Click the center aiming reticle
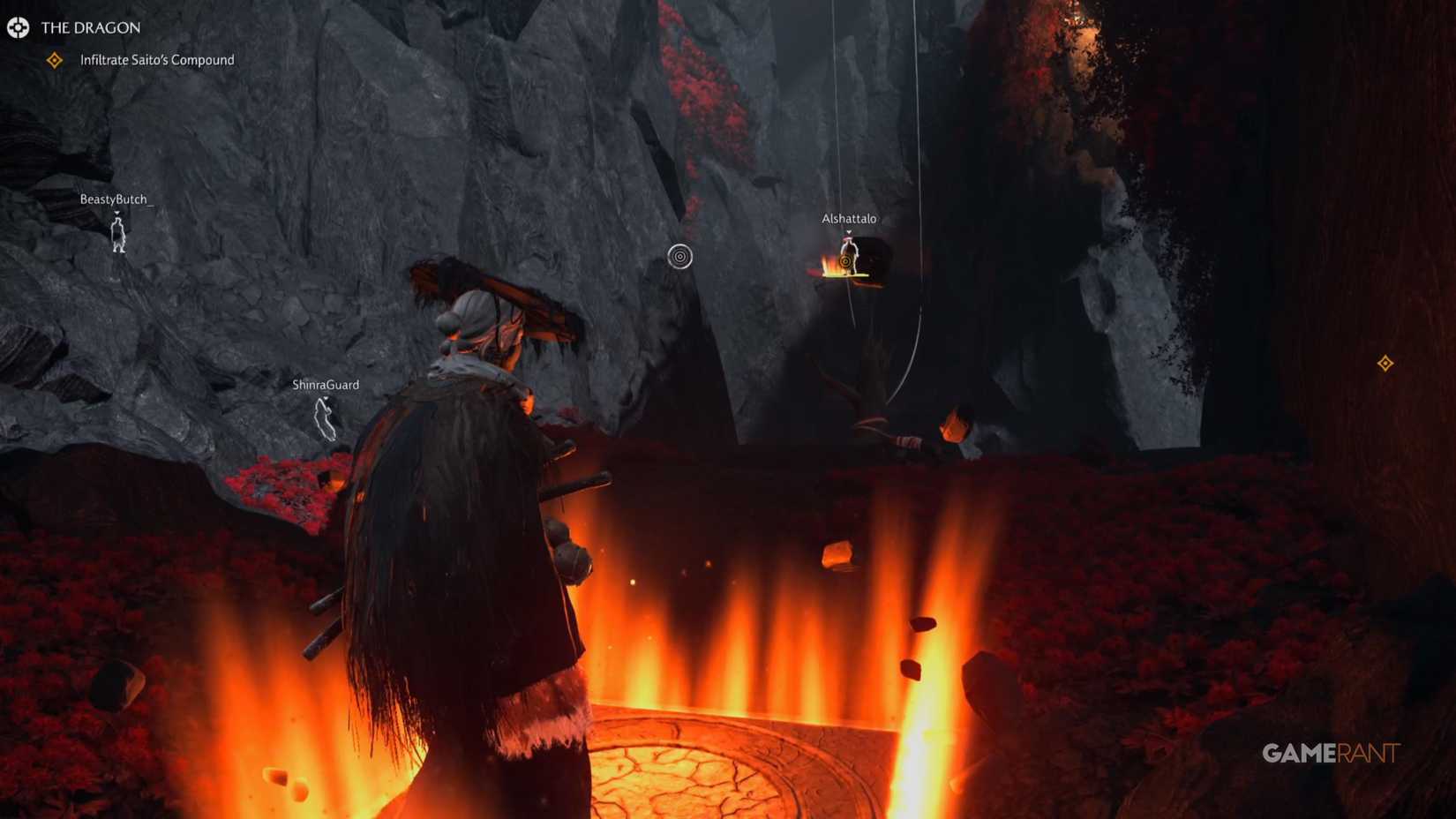The image size is (1456, 819). [x=679, y=255]
